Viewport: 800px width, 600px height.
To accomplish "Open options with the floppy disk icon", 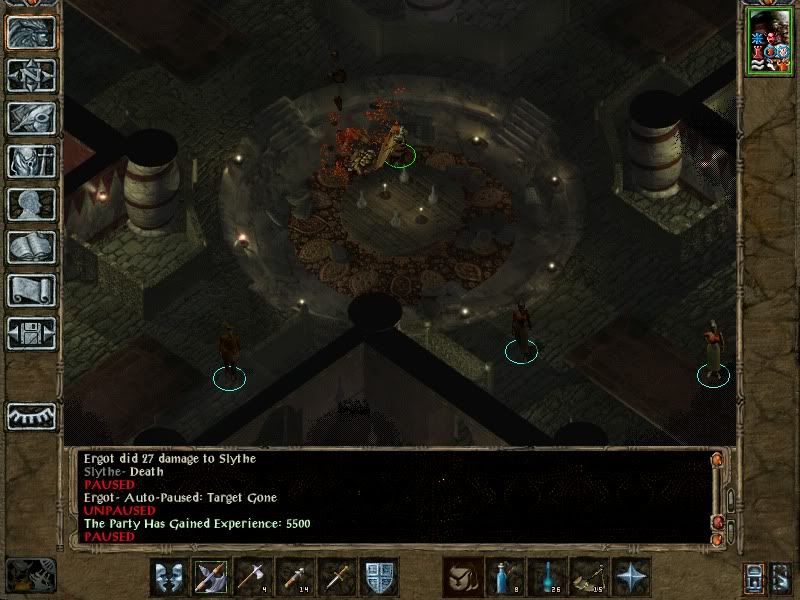I will [x=31, y=333].
